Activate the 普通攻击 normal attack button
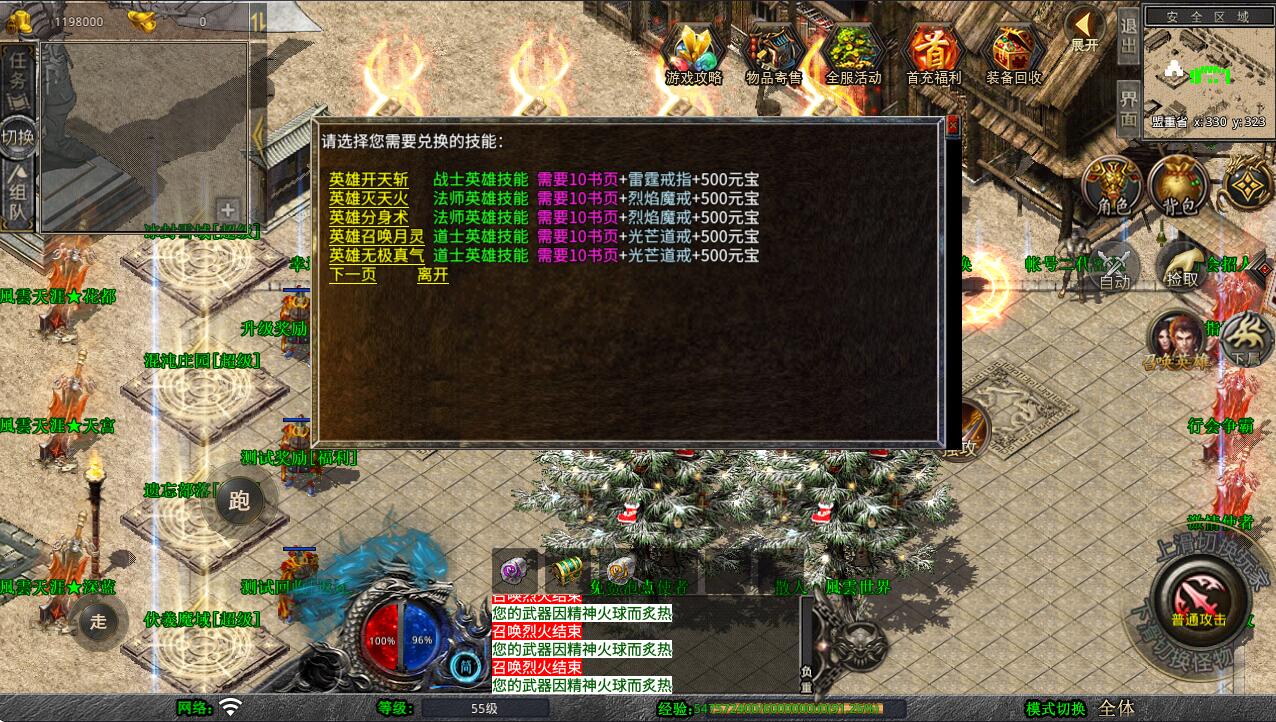 pyautogui.click(x=1199, y=597)
